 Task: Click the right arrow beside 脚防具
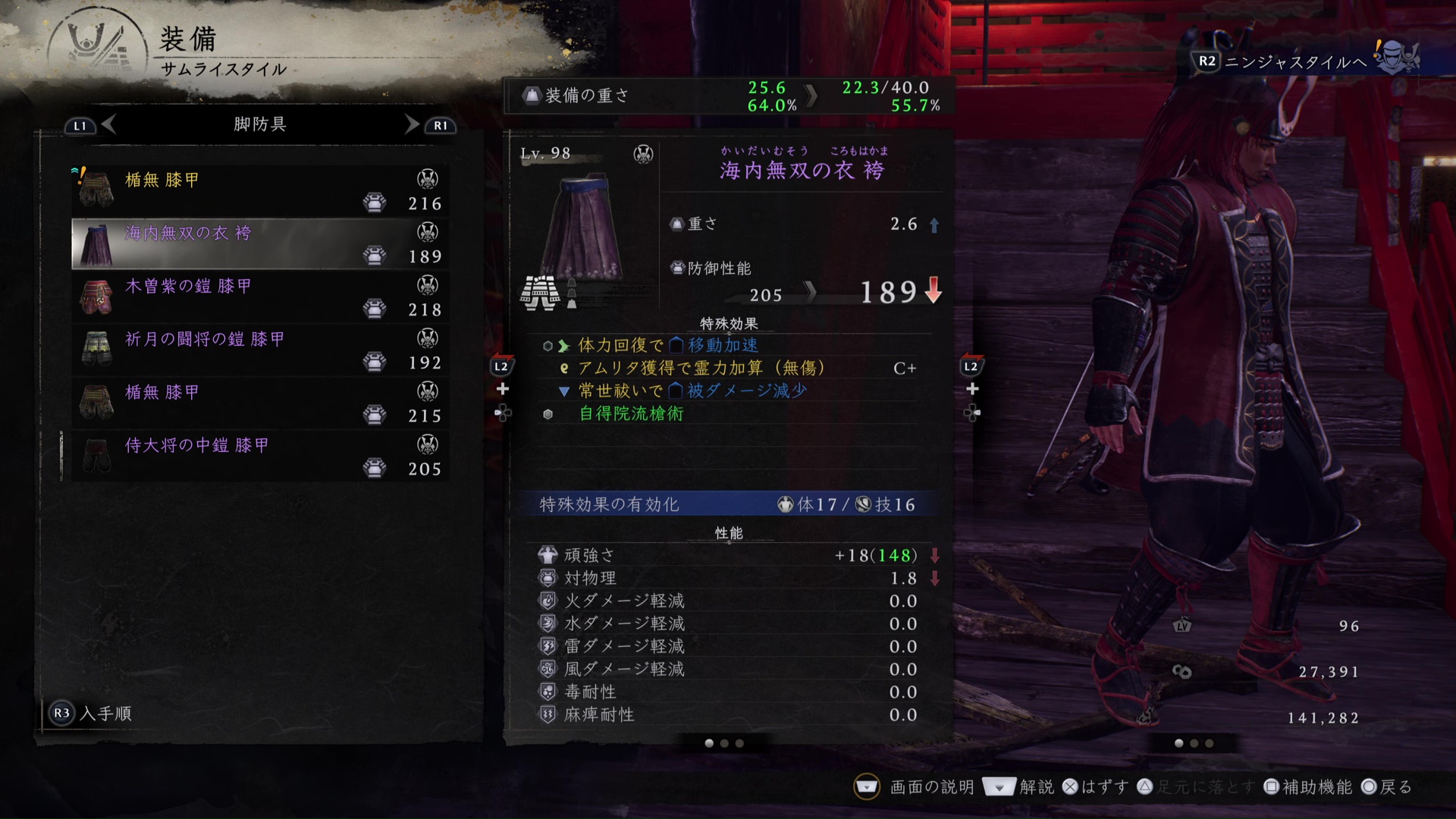tap(412, 124)
